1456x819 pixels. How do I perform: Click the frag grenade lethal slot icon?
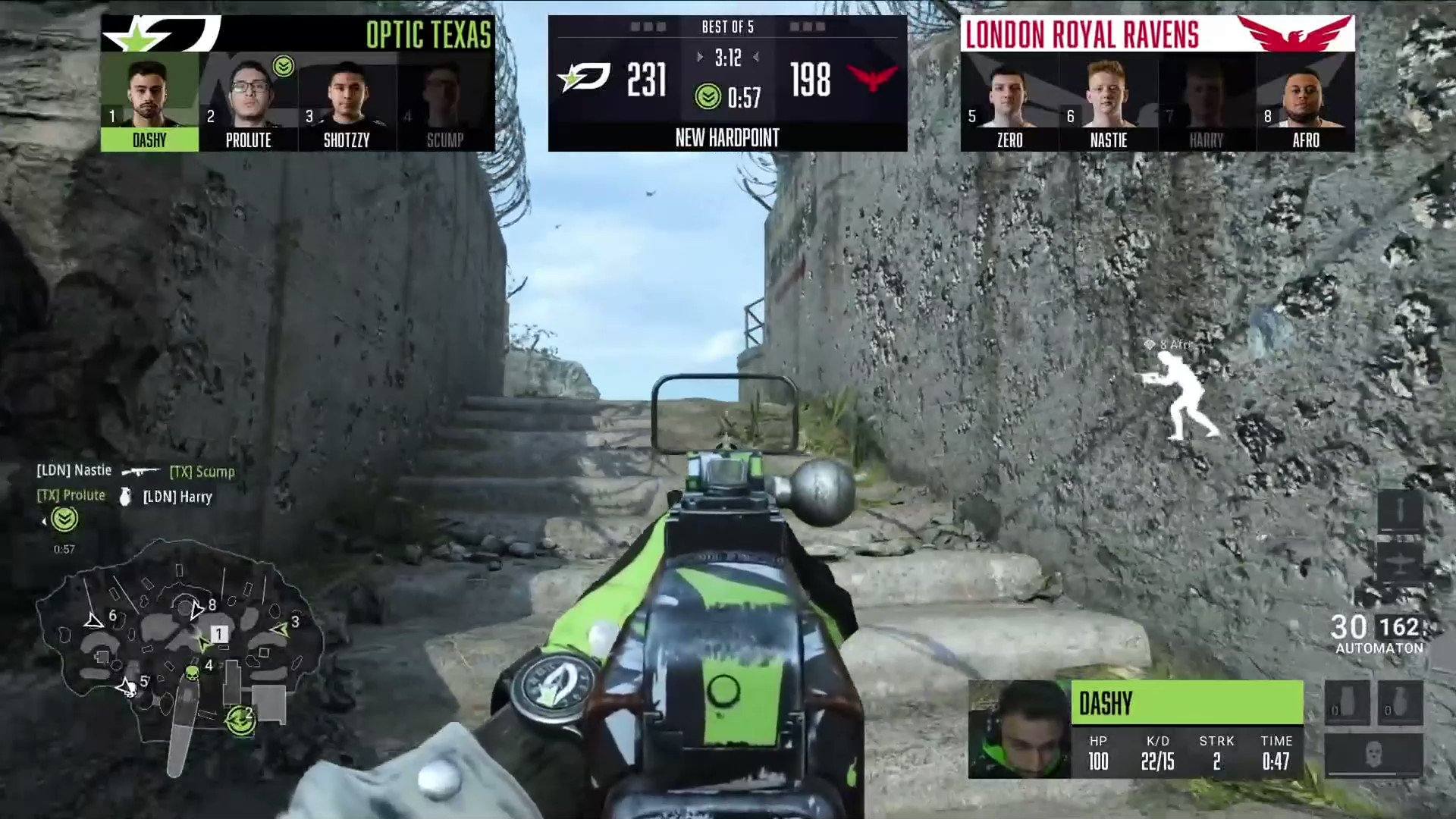1347,701
